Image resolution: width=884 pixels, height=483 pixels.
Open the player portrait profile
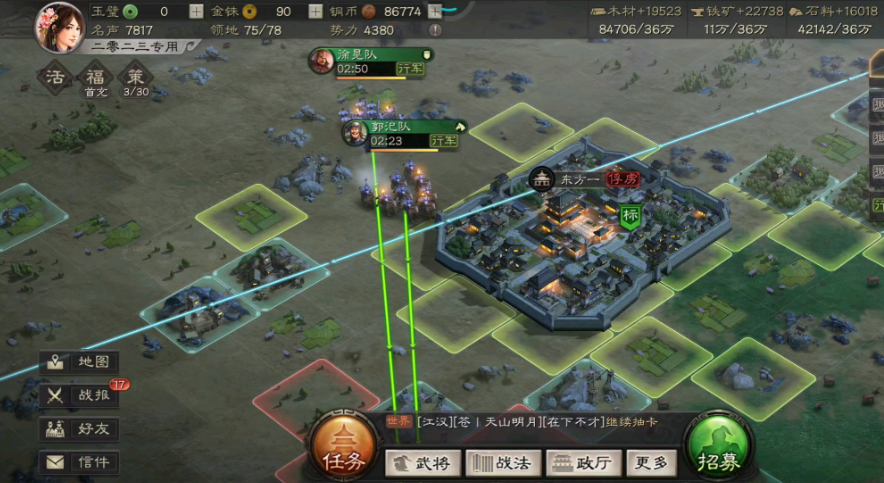(59, 27)
